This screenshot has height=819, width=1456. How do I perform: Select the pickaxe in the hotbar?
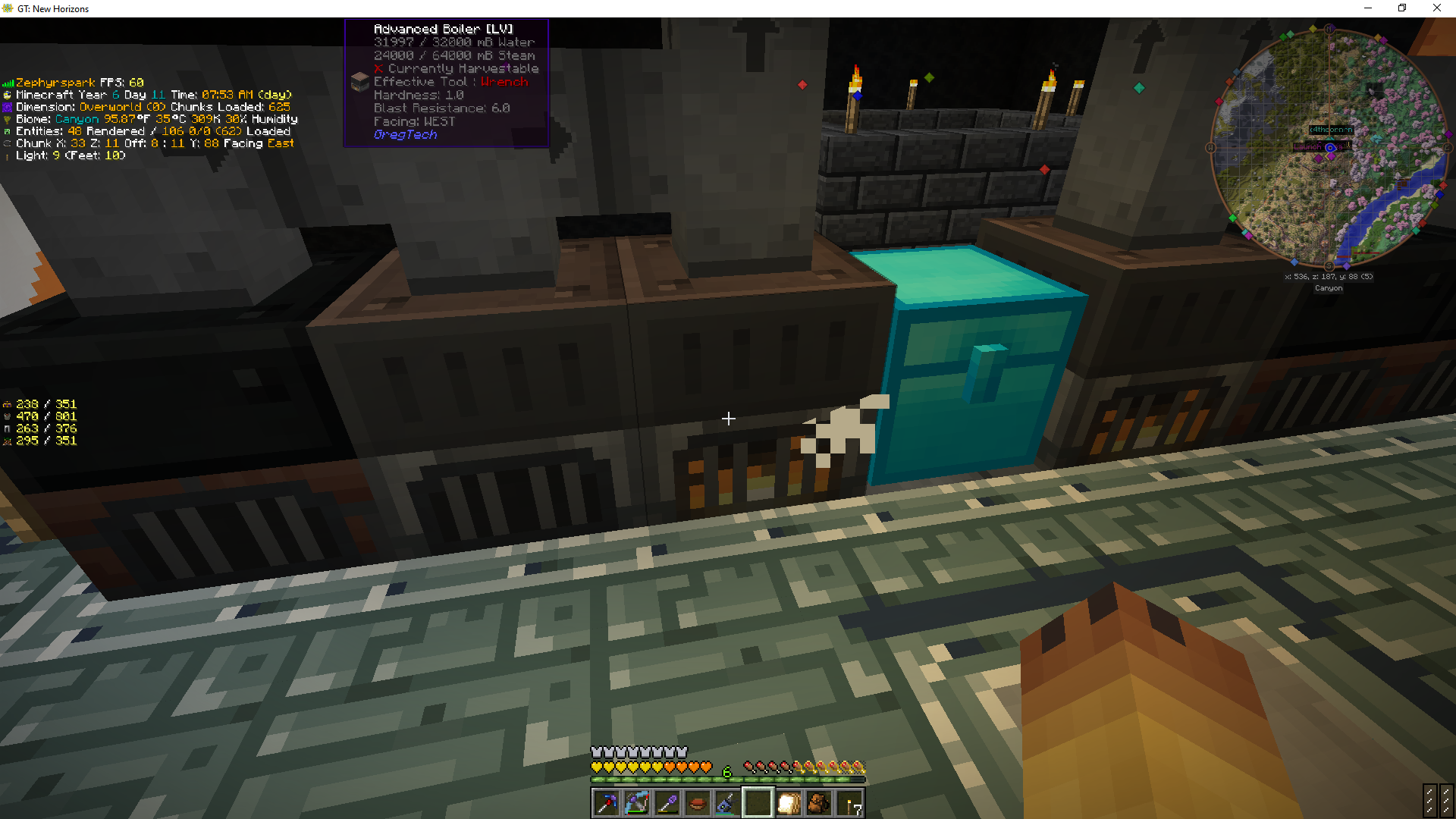point(605,802)
